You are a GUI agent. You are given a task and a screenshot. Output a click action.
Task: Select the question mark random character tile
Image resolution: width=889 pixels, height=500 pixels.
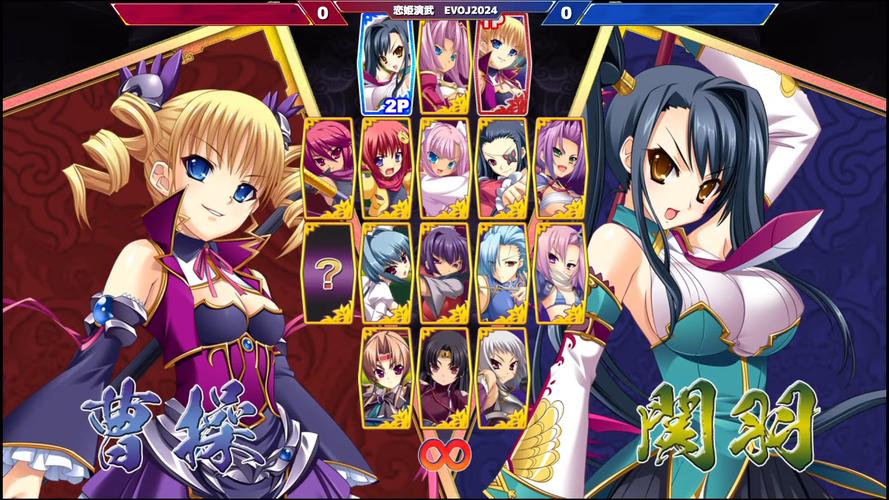click(330, 271)
